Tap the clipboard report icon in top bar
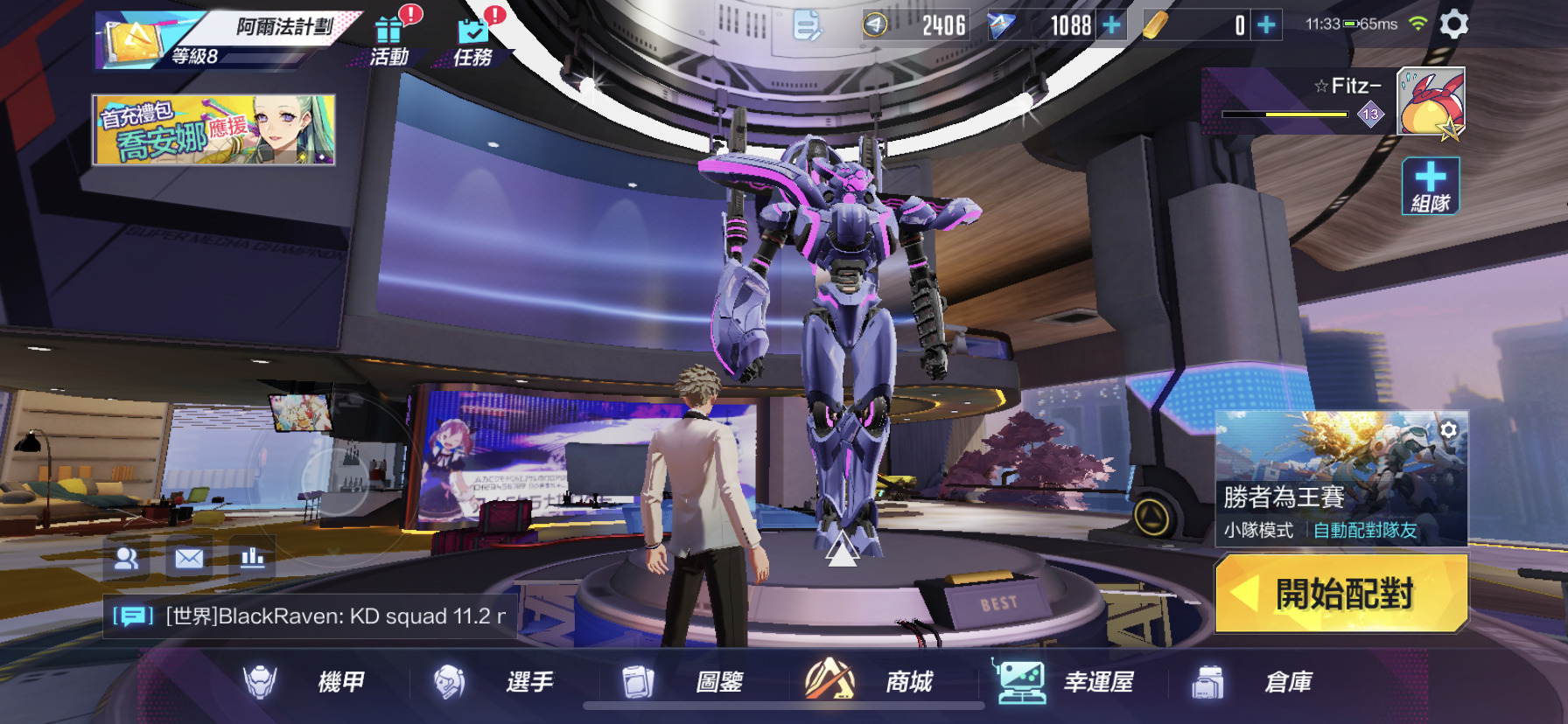 tap(806, 25)
